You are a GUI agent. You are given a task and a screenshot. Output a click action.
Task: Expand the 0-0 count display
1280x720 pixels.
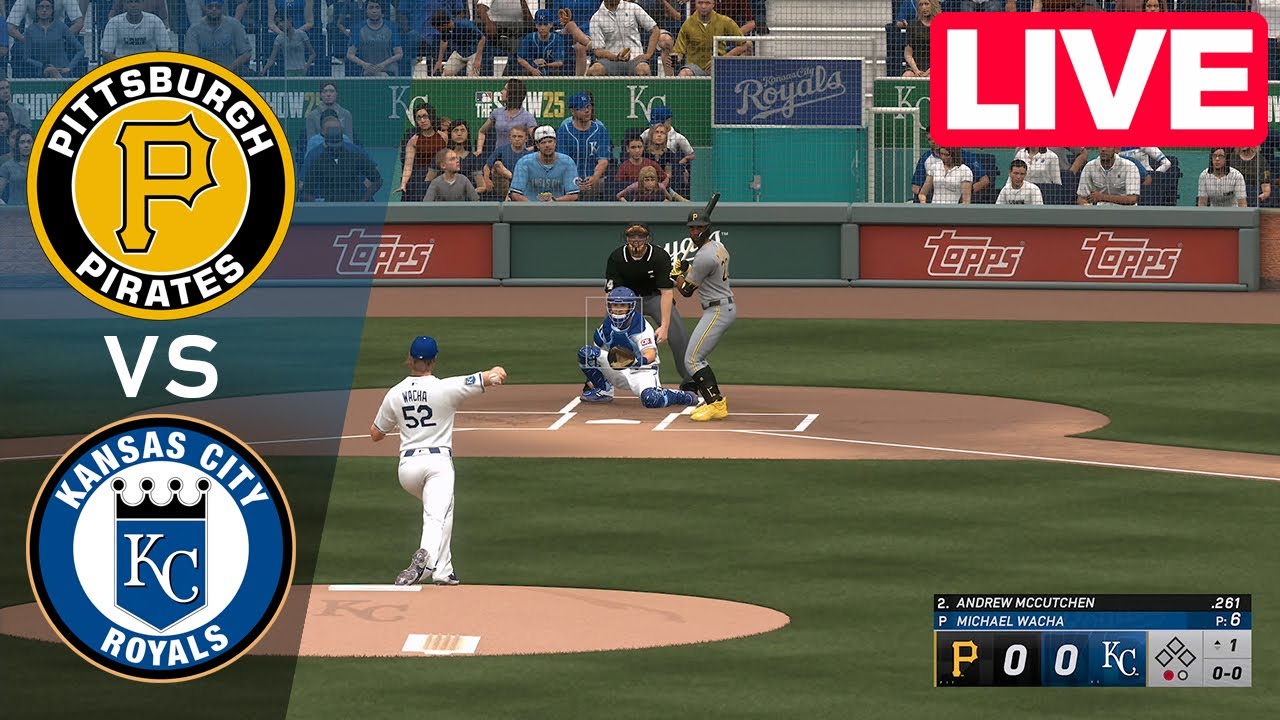[x=1228, y=672]
